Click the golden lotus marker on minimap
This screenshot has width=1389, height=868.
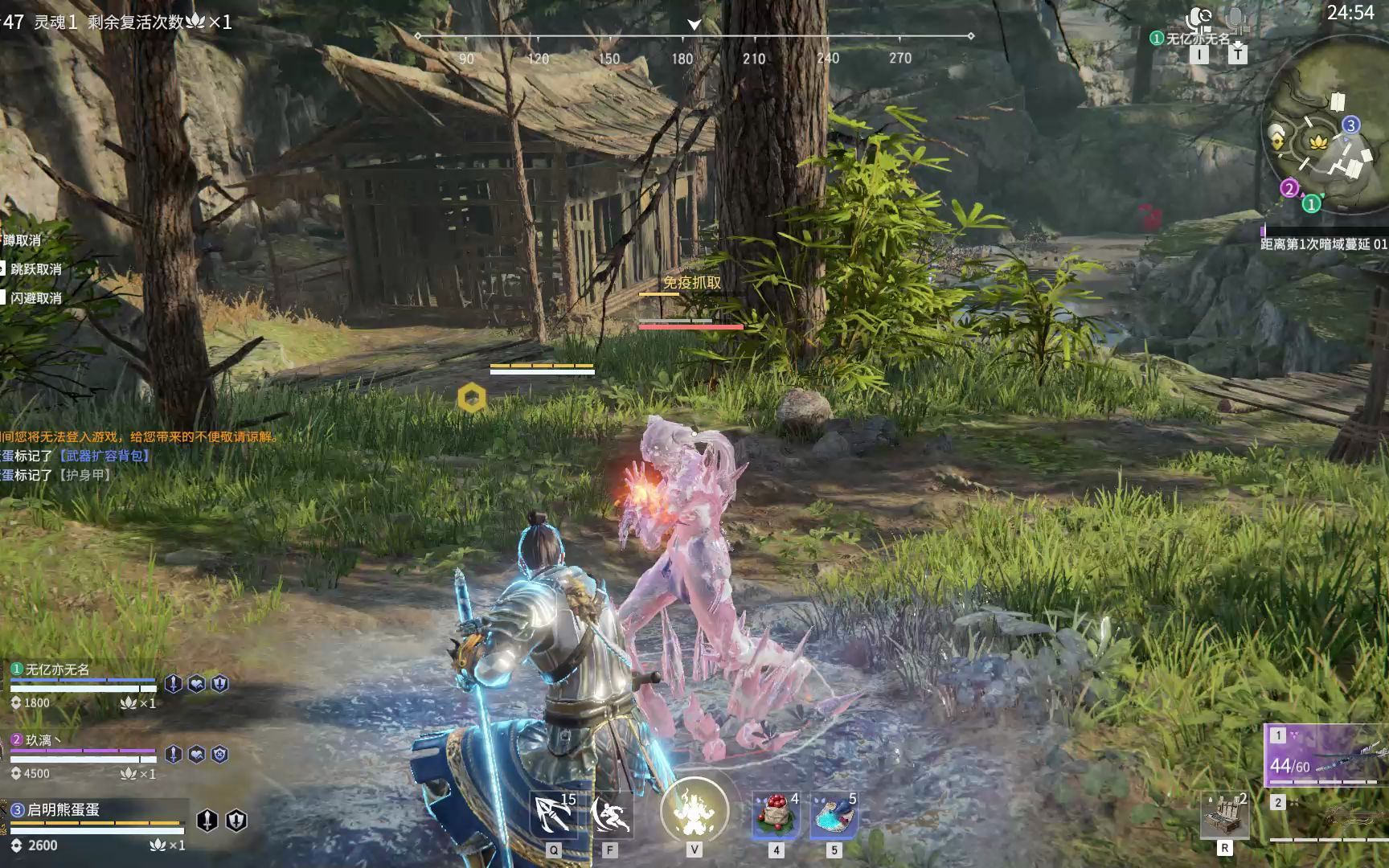1317,142
